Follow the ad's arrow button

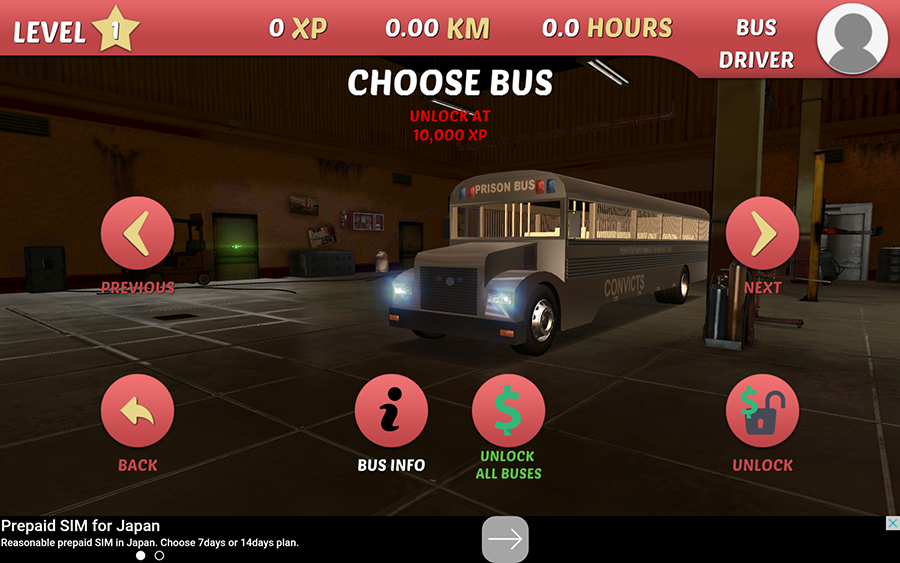[x=505, y=540]
